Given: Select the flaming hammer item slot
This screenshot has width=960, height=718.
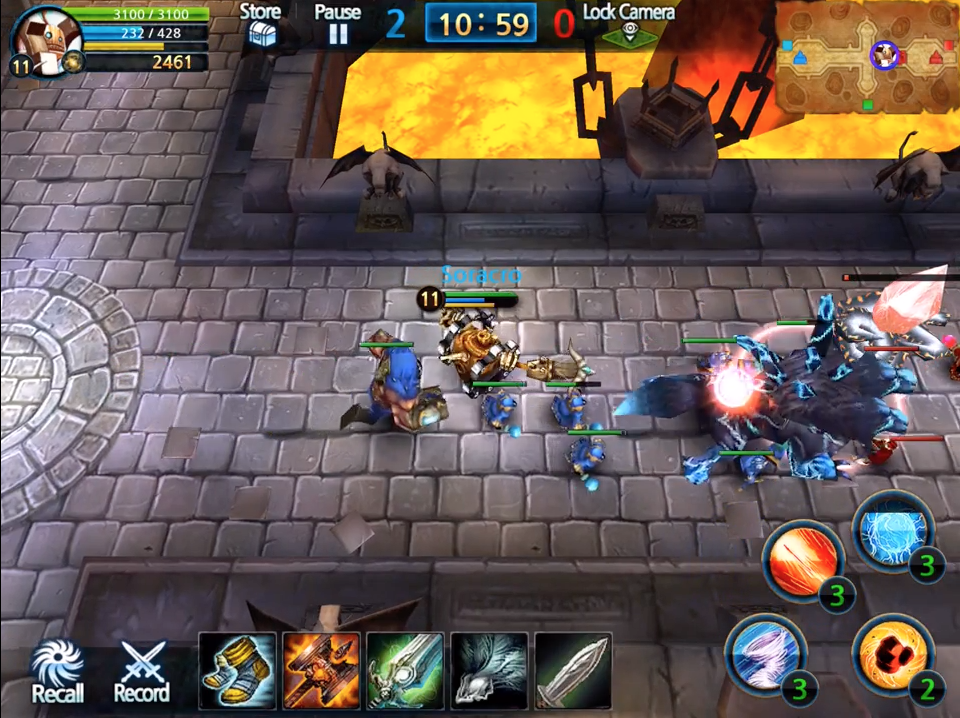Looking at the screenshot, I should [322, 671].
